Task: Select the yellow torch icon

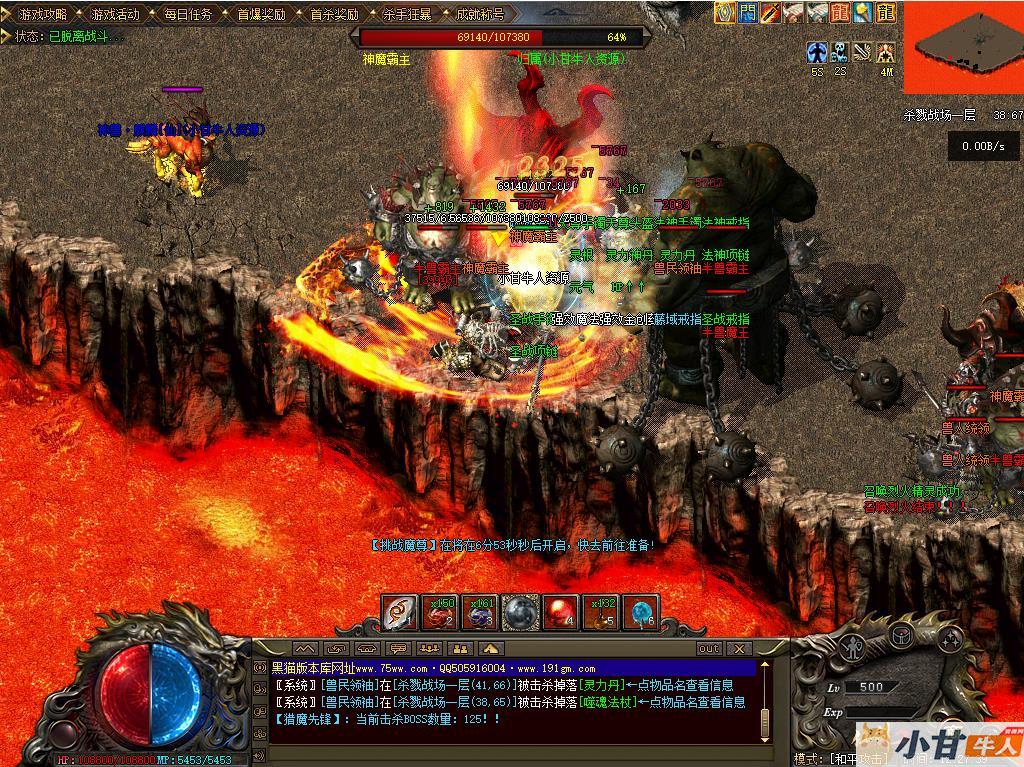Action: point(863,12)
